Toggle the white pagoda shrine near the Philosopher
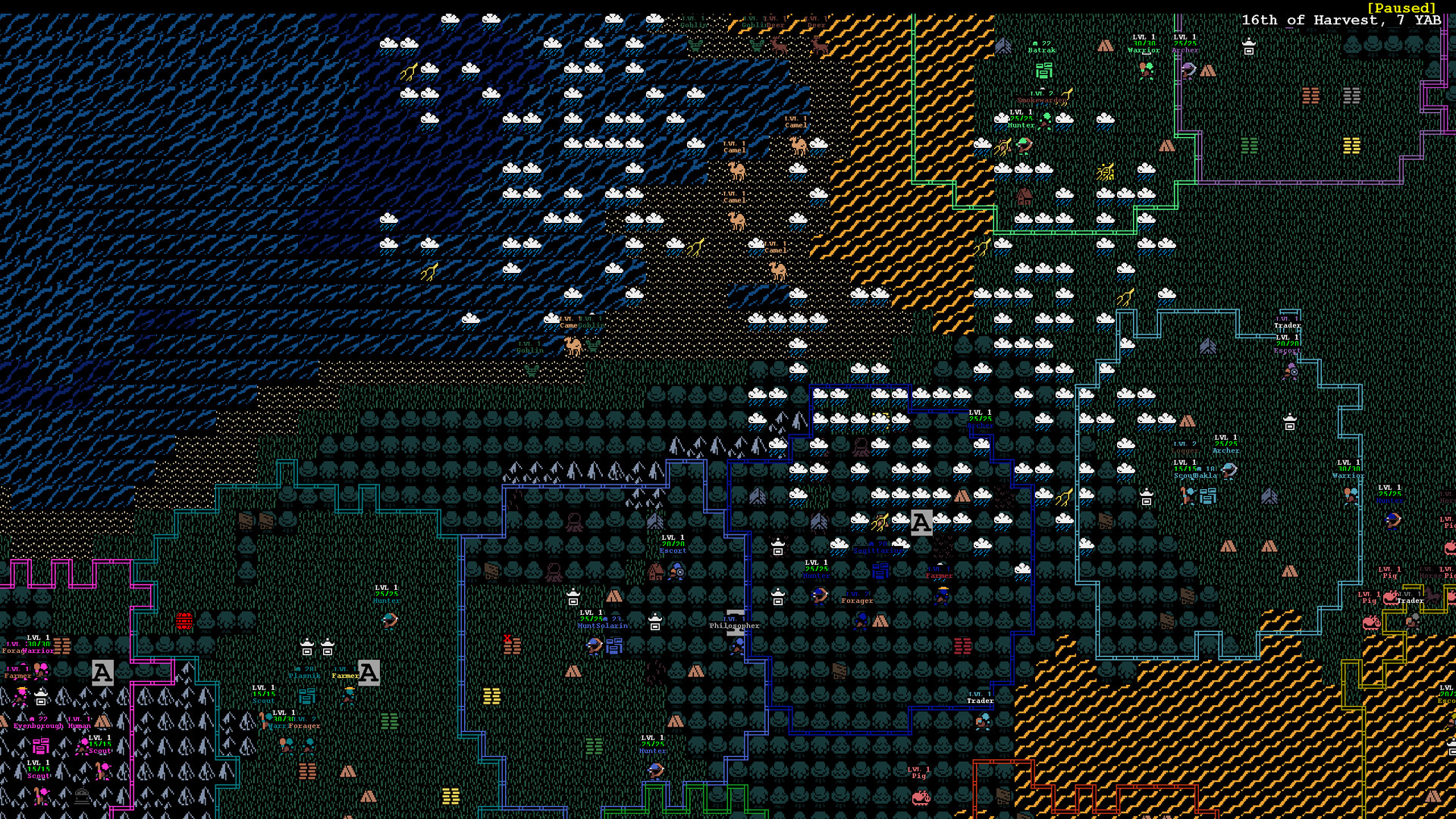Image resolution: width=1456 pixels, height=819 pixels. (778, 598)
